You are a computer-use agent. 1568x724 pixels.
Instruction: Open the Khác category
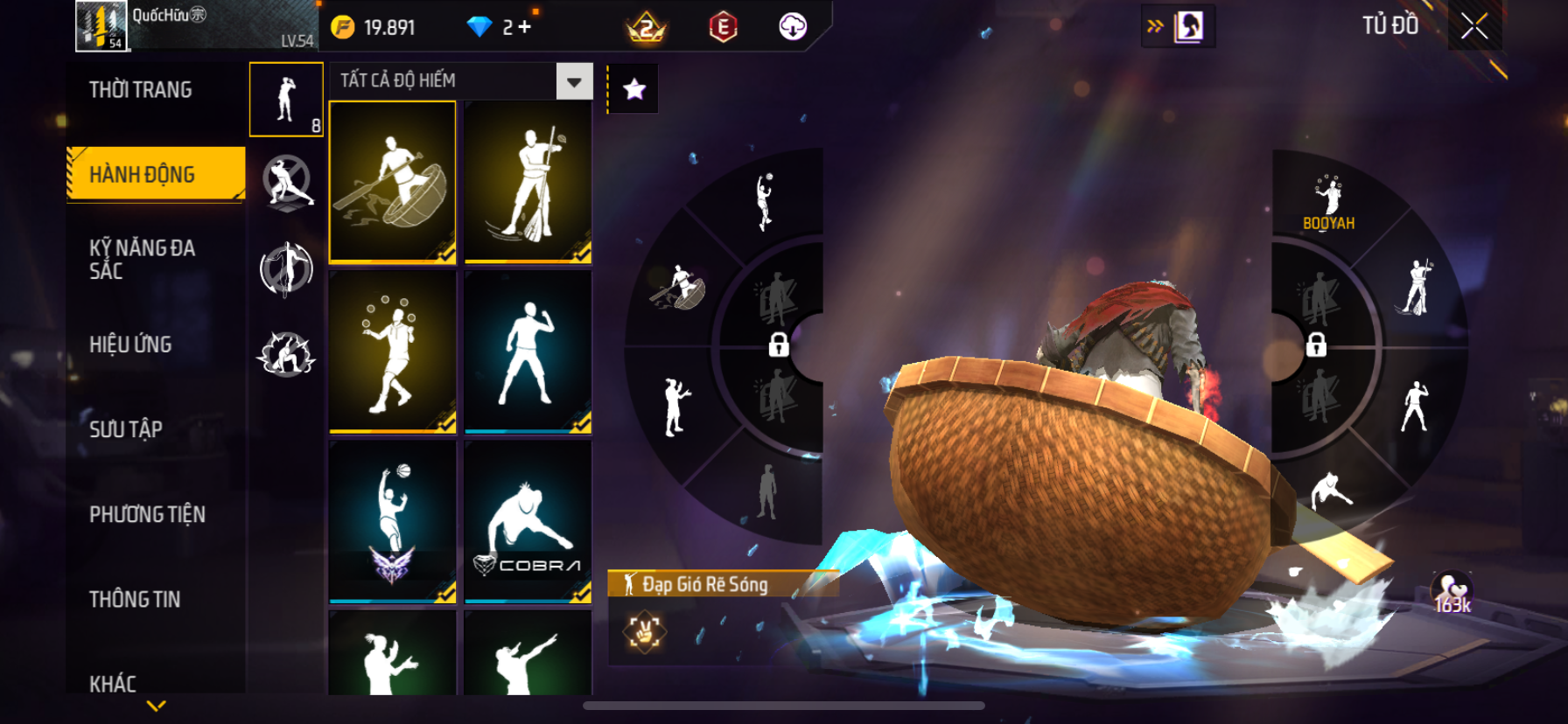(113, 683)
